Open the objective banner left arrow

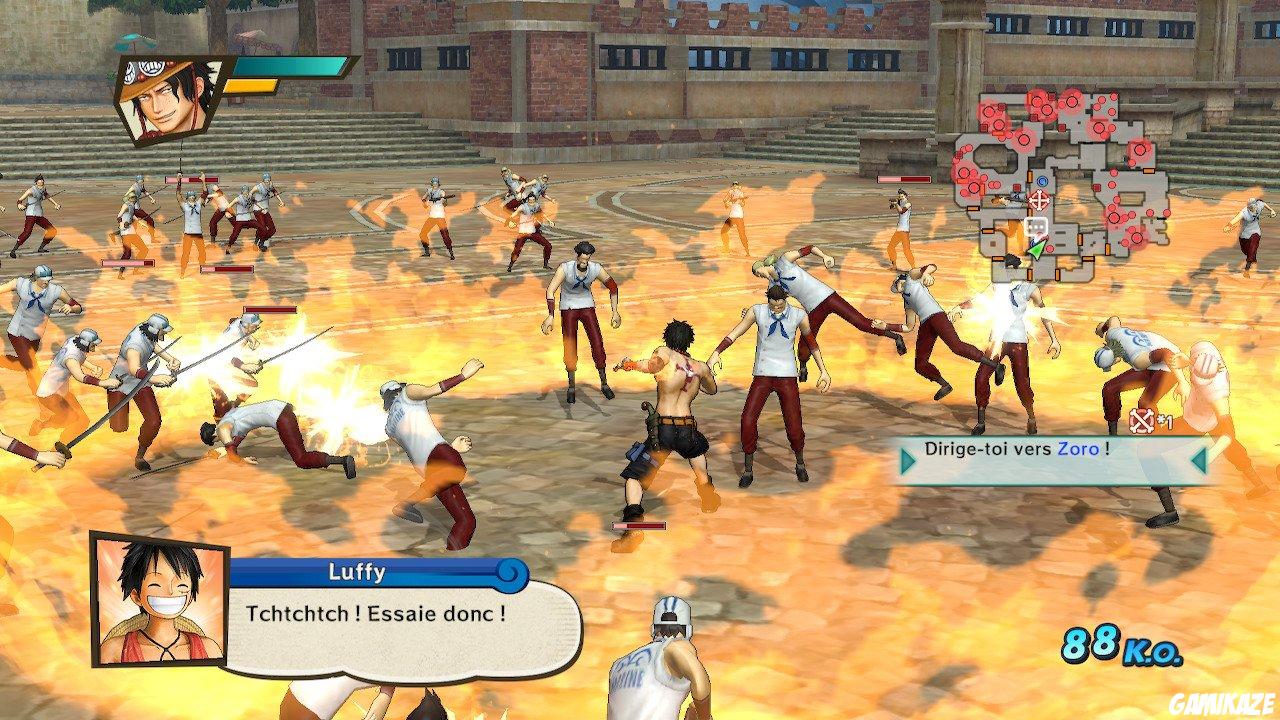(906, 463)
